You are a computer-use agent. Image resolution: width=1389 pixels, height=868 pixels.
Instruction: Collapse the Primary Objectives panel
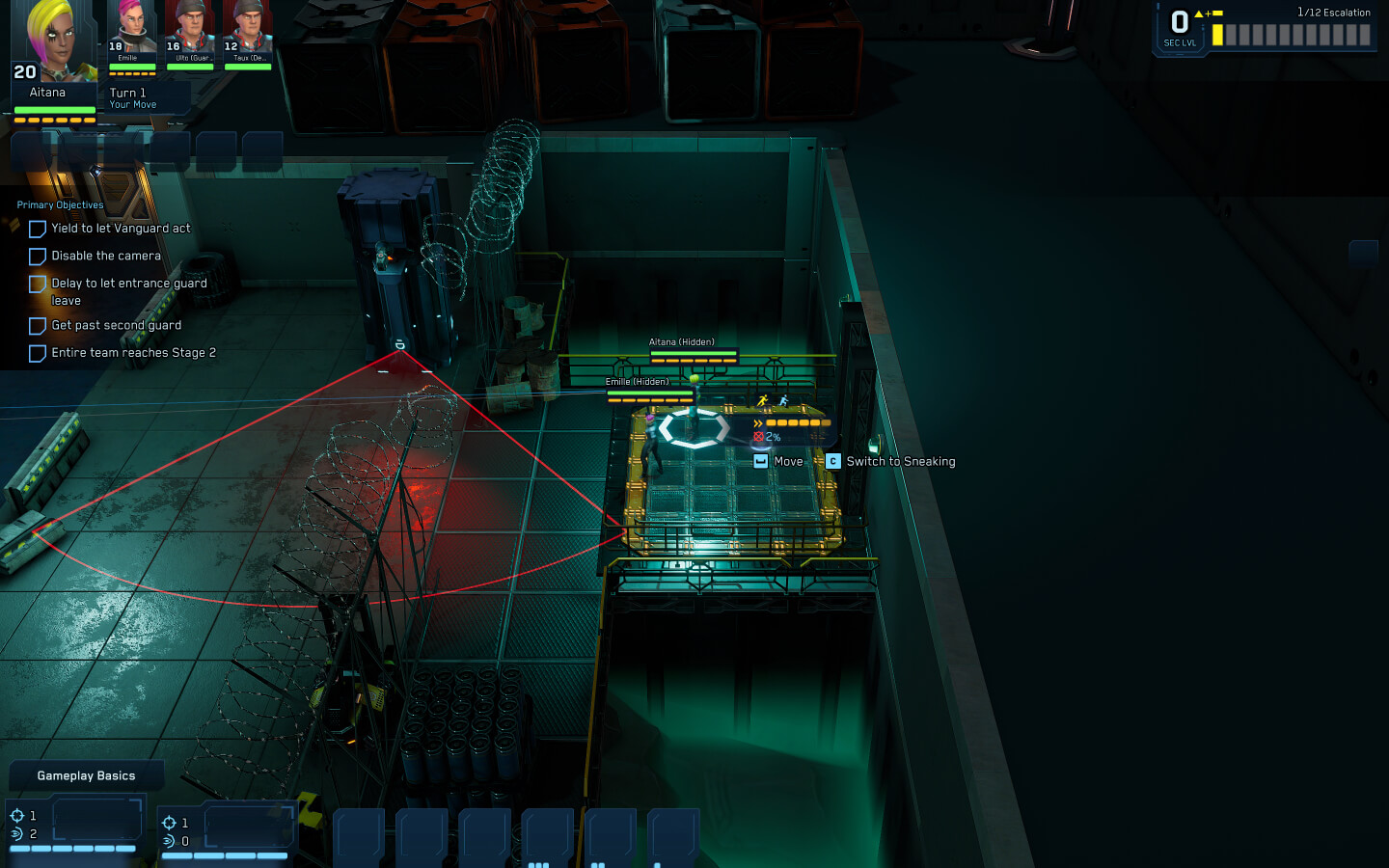[x=59, y=204]
